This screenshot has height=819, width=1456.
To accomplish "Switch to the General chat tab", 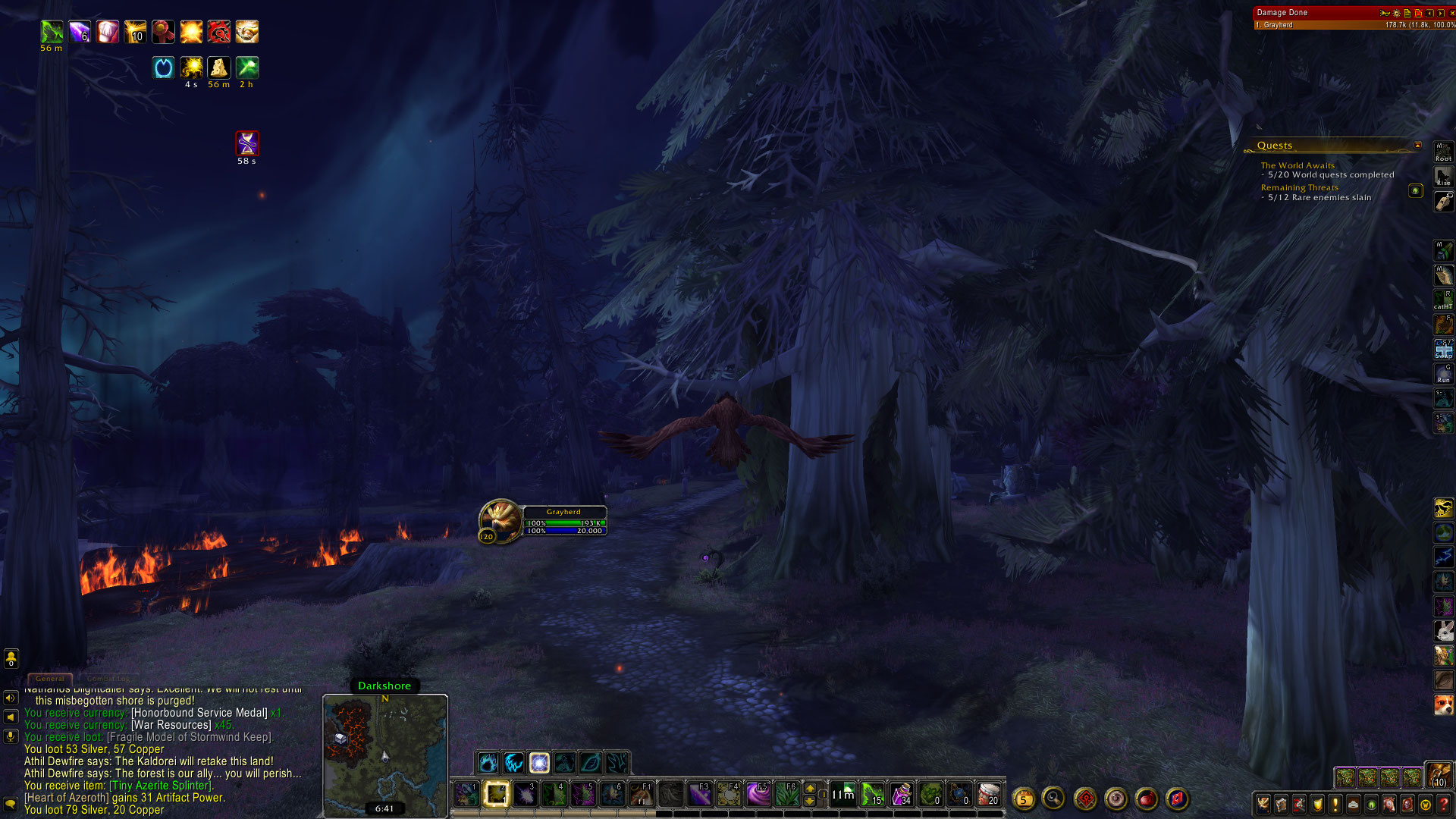I will (50, 679).
